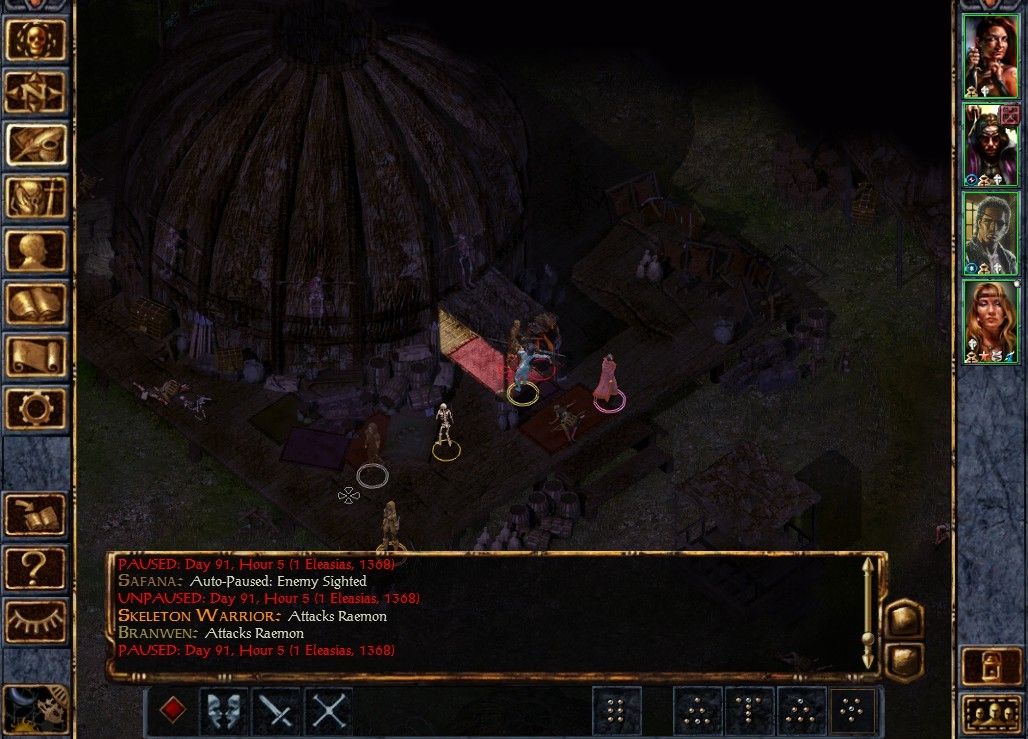Click the red diamond button on the action bar
Image resolution: width=1028 pixels, height=739 pixels.
173,710
